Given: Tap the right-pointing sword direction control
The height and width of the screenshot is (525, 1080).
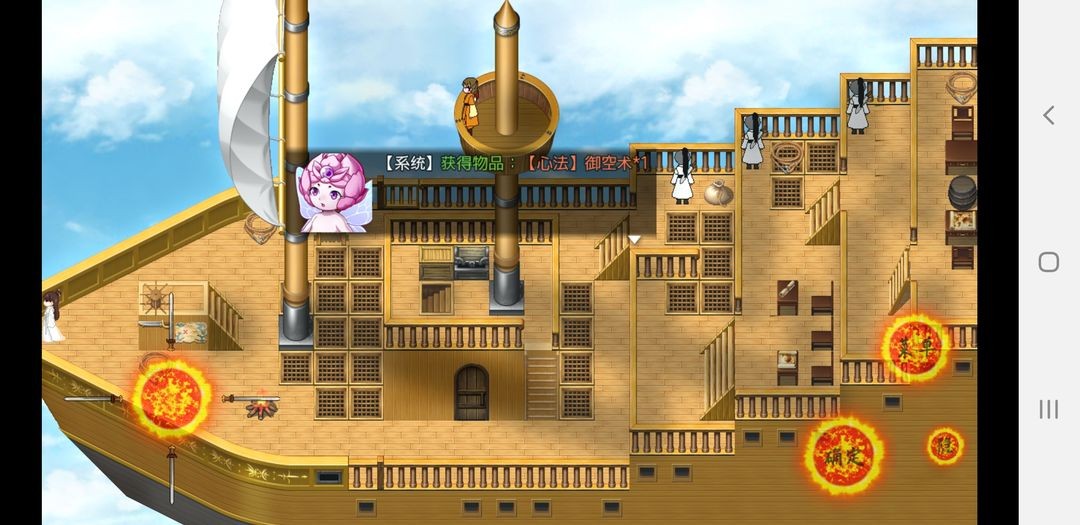Looking at the screenshot, I should [250, 399].
